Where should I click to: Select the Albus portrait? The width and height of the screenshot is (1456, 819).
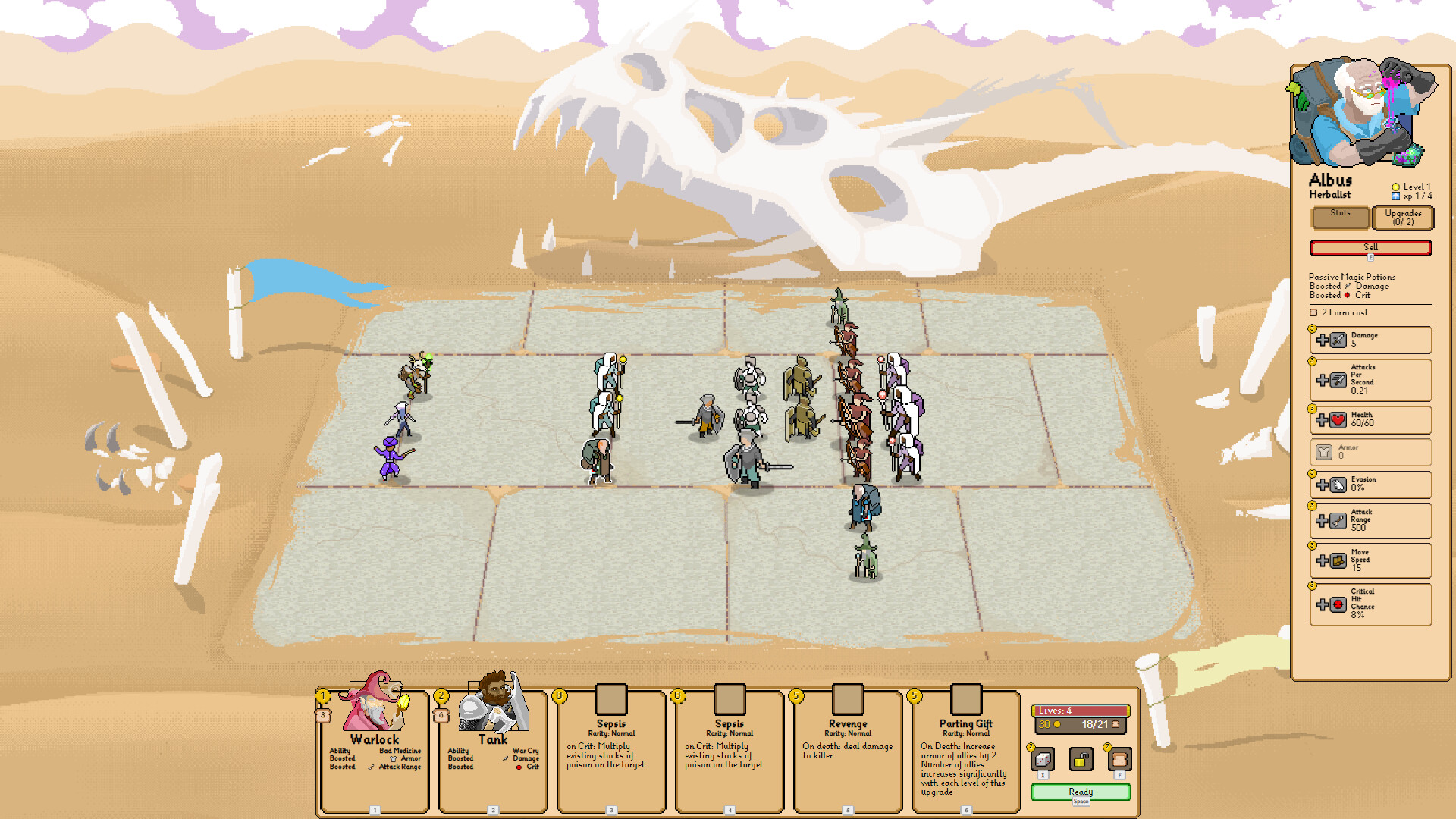1362,114
